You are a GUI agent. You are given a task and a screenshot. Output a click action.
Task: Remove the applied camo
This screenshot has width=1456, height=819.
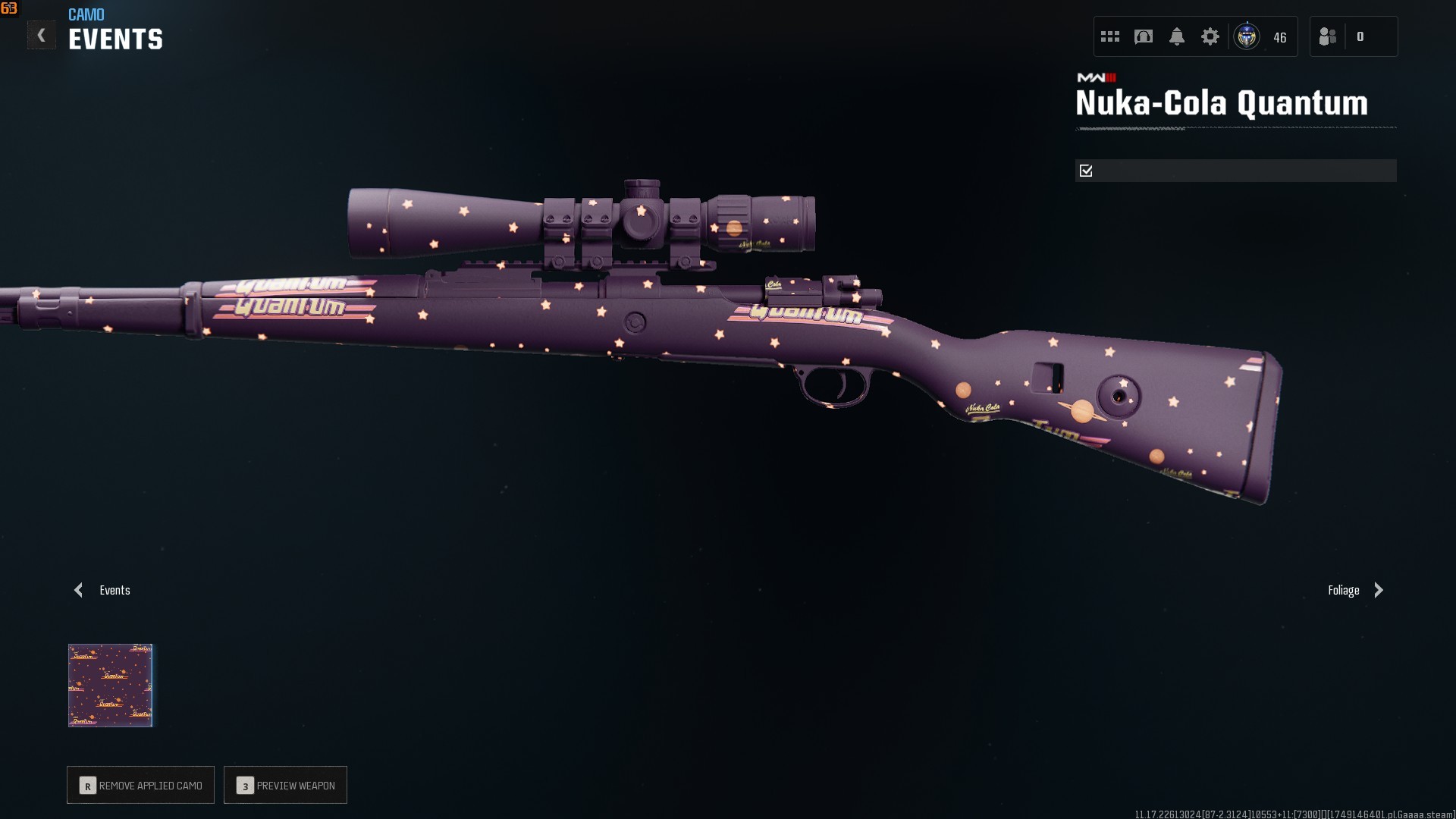coord(141,785)
